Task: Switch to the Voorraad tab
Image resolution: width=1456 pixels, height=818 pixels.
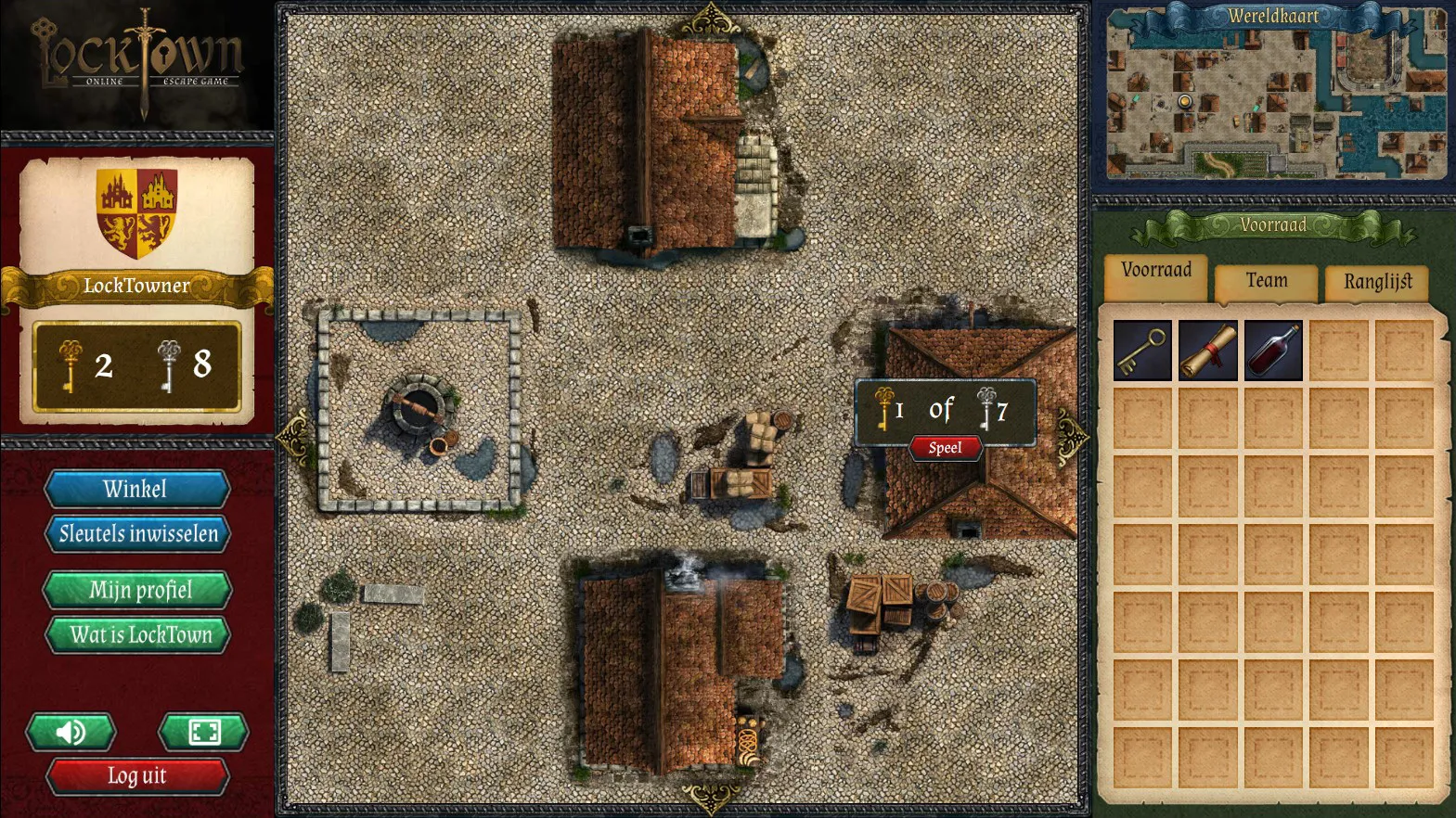Action: [x=1155, y=272]
